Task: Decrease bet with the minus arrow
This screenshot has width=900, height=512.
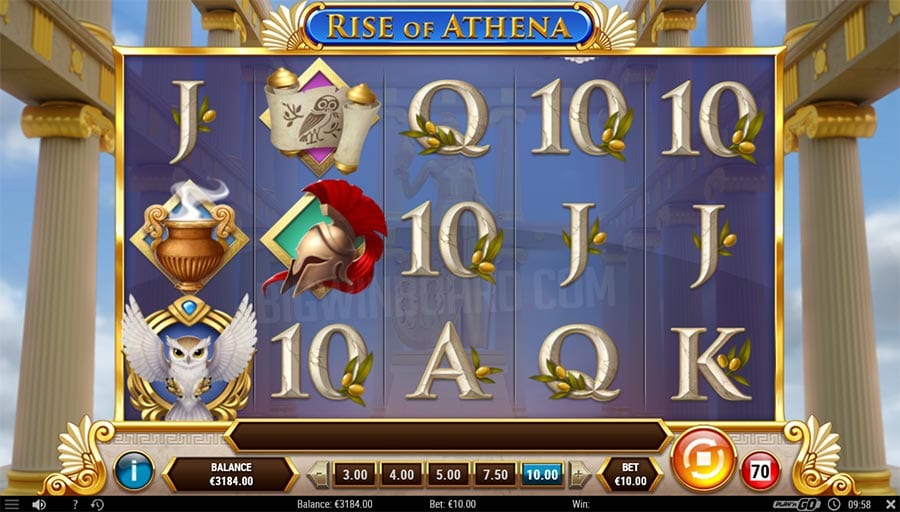Action: point(318,474)
